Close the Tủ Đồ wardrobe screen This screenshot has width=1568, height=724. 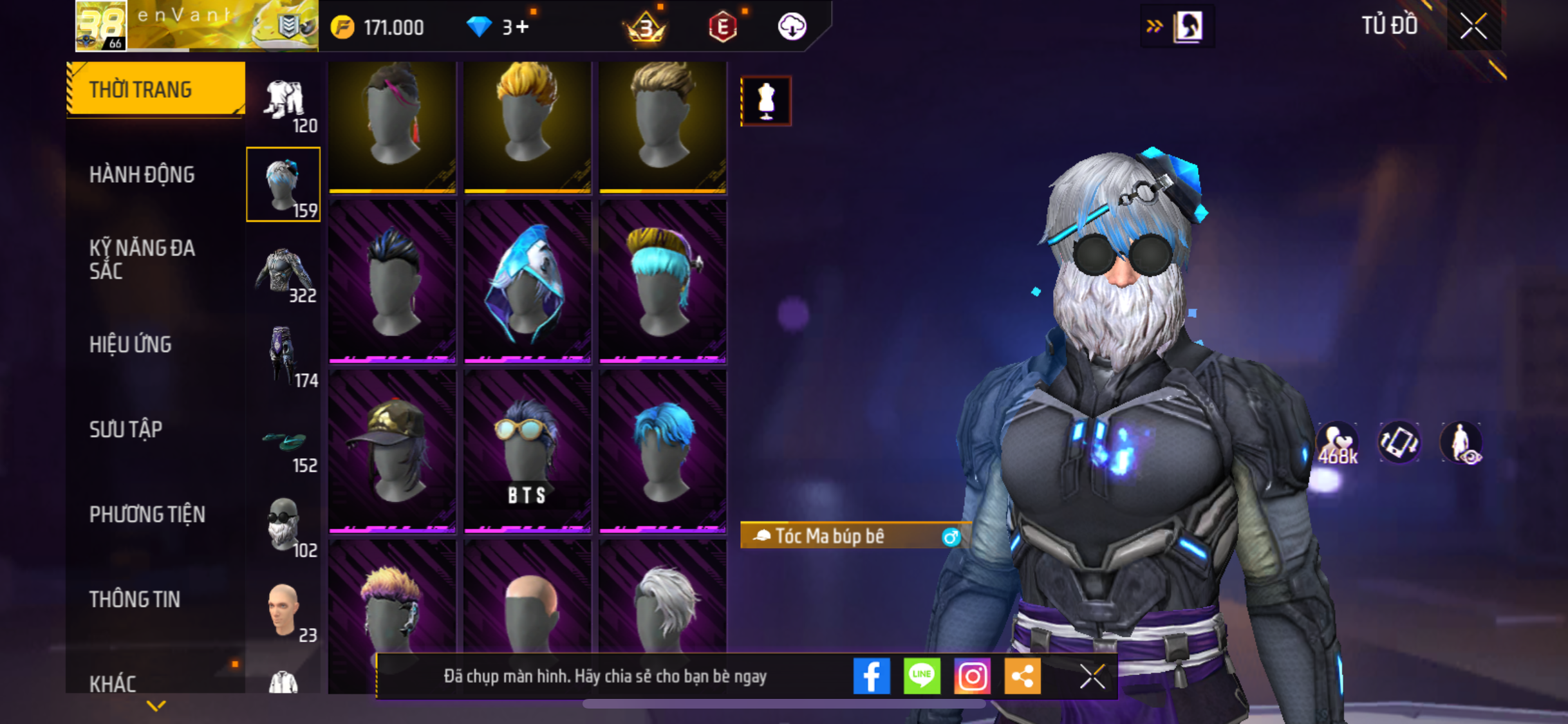pos(1473,26)
